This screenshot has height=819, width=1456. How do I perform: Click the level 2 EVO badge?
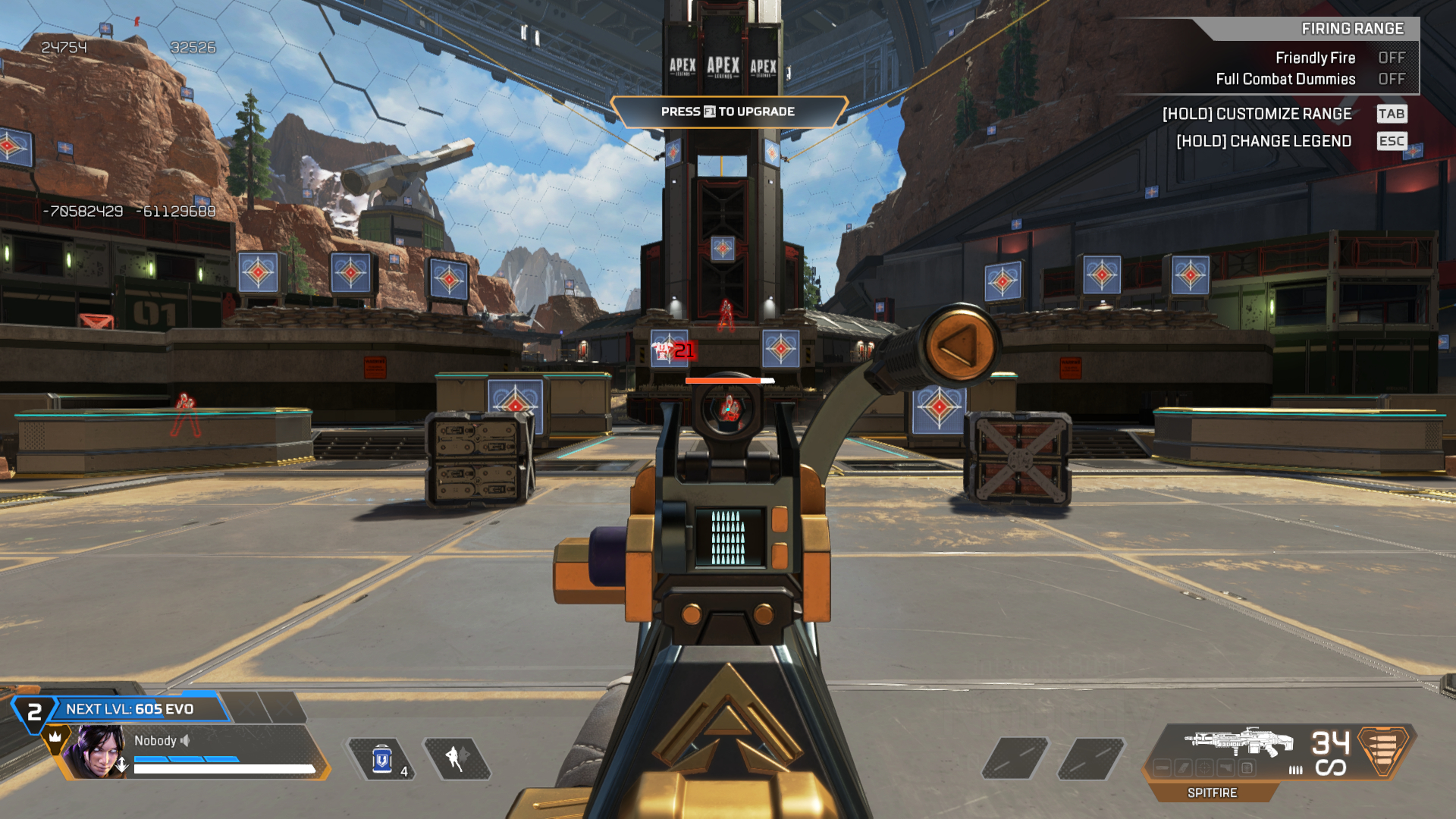pos(34,713)
